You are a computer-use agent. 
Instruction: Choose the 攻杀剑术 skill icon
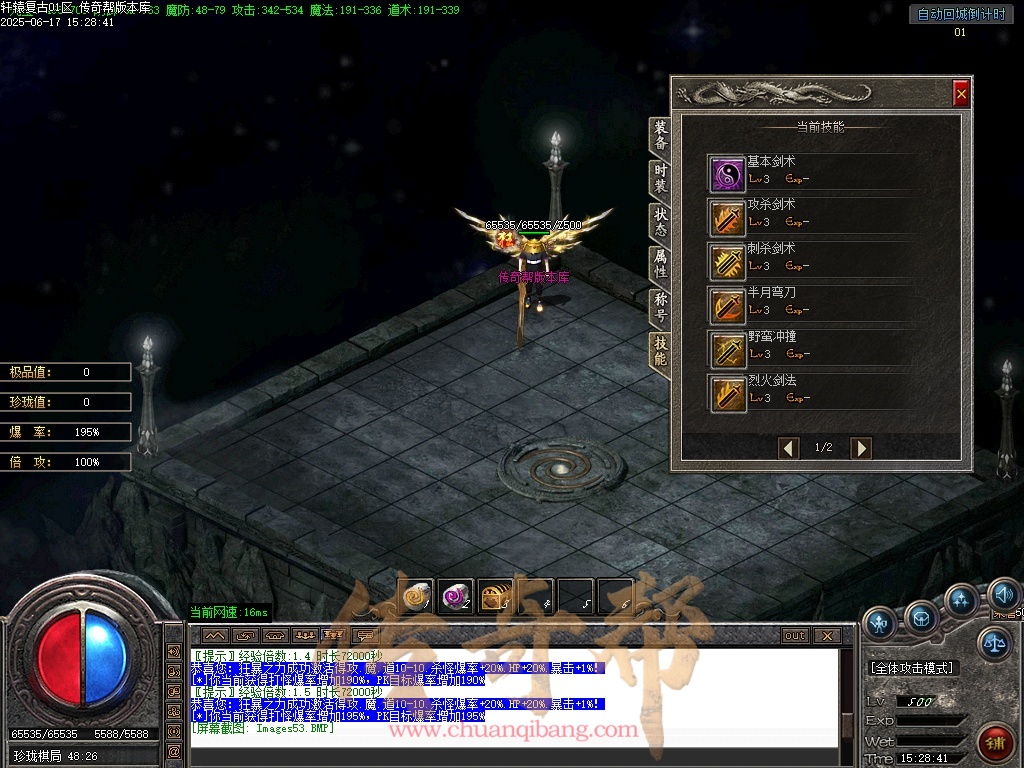coord(727,217)
